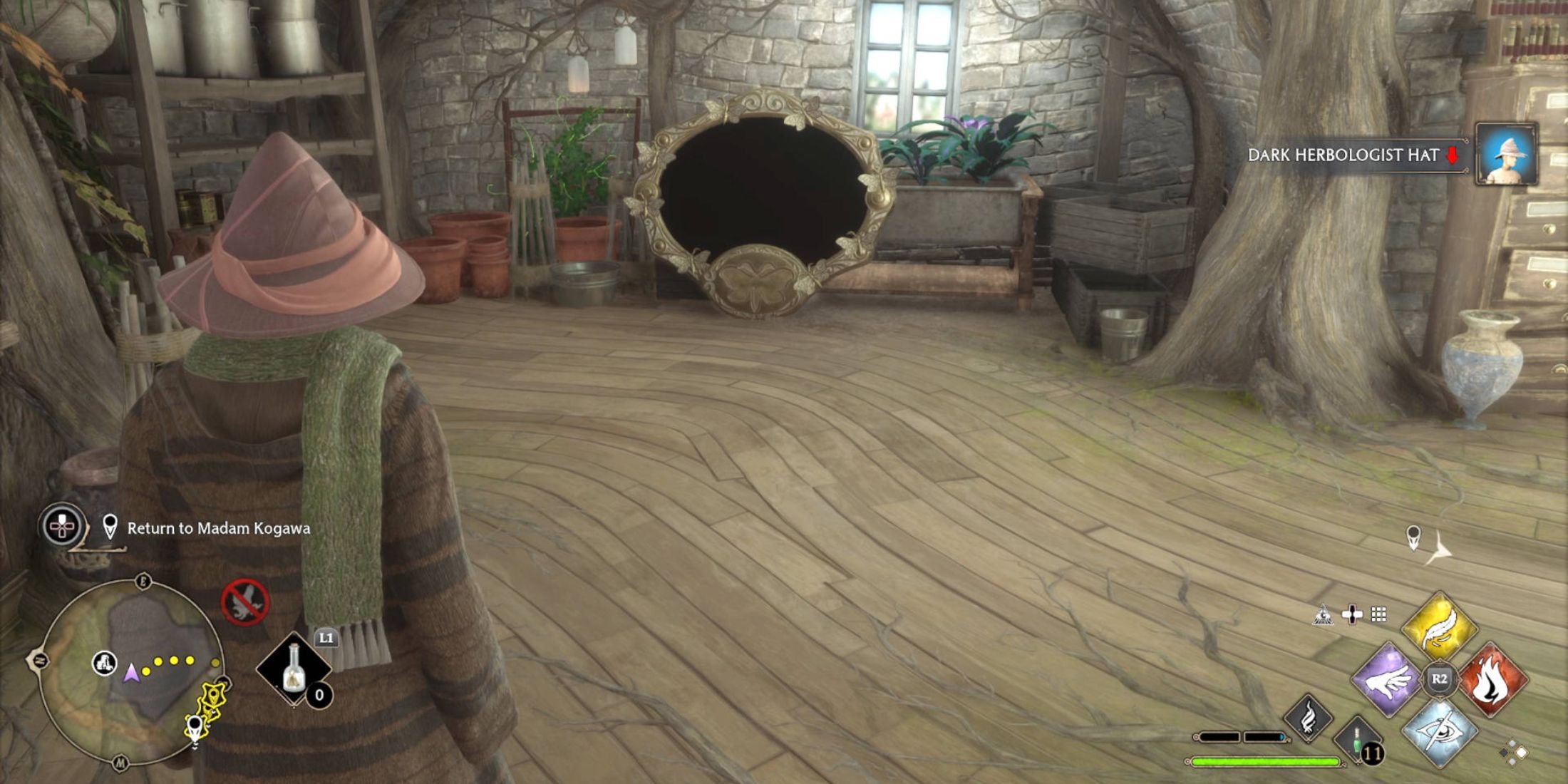Open the Dark Herbologist Hat notification
The height and width of the screenshot is (784, 1568).
(1344, 155)
